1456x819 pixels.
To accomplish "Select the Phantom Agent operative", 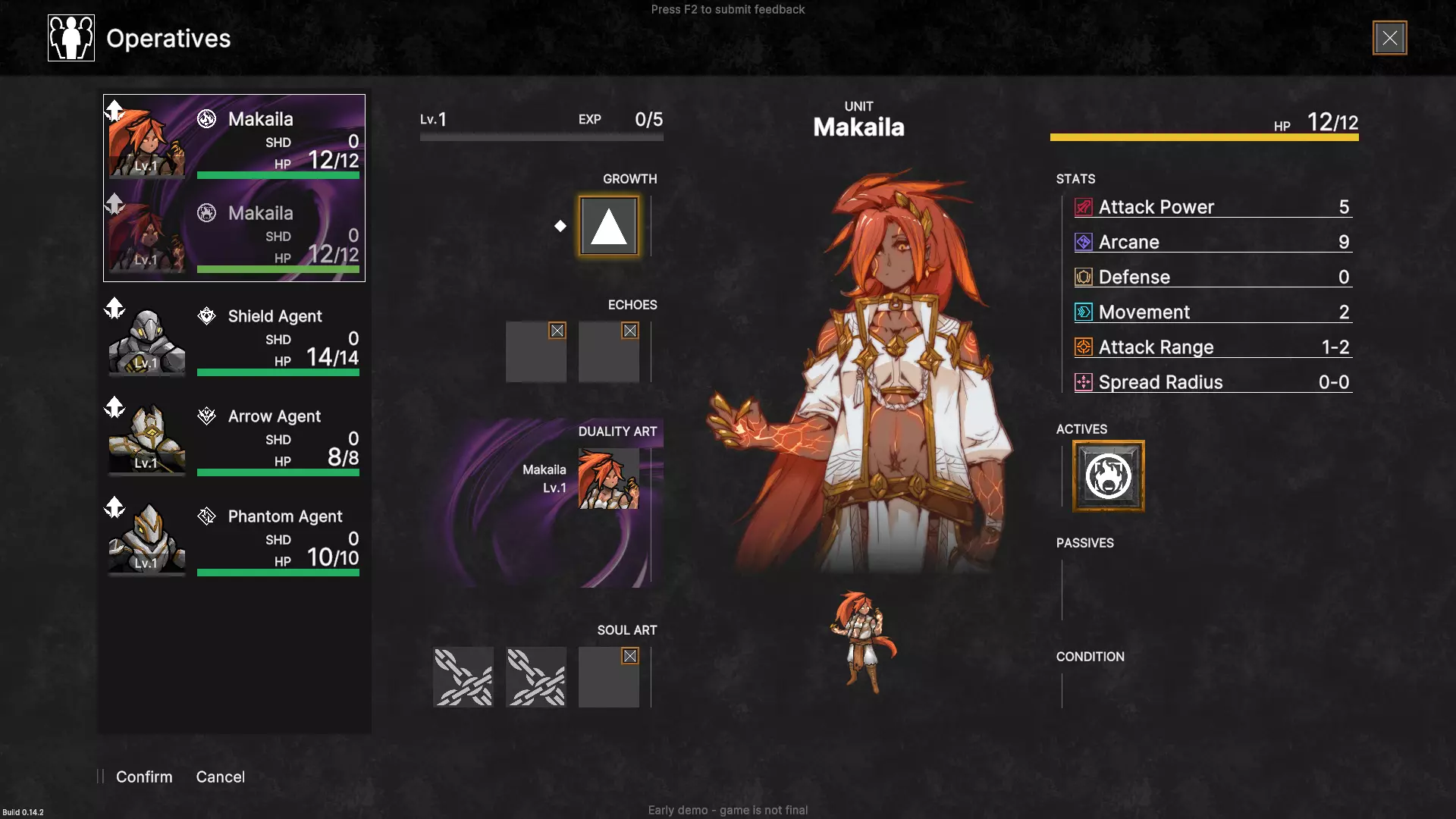I will [234, 539].
